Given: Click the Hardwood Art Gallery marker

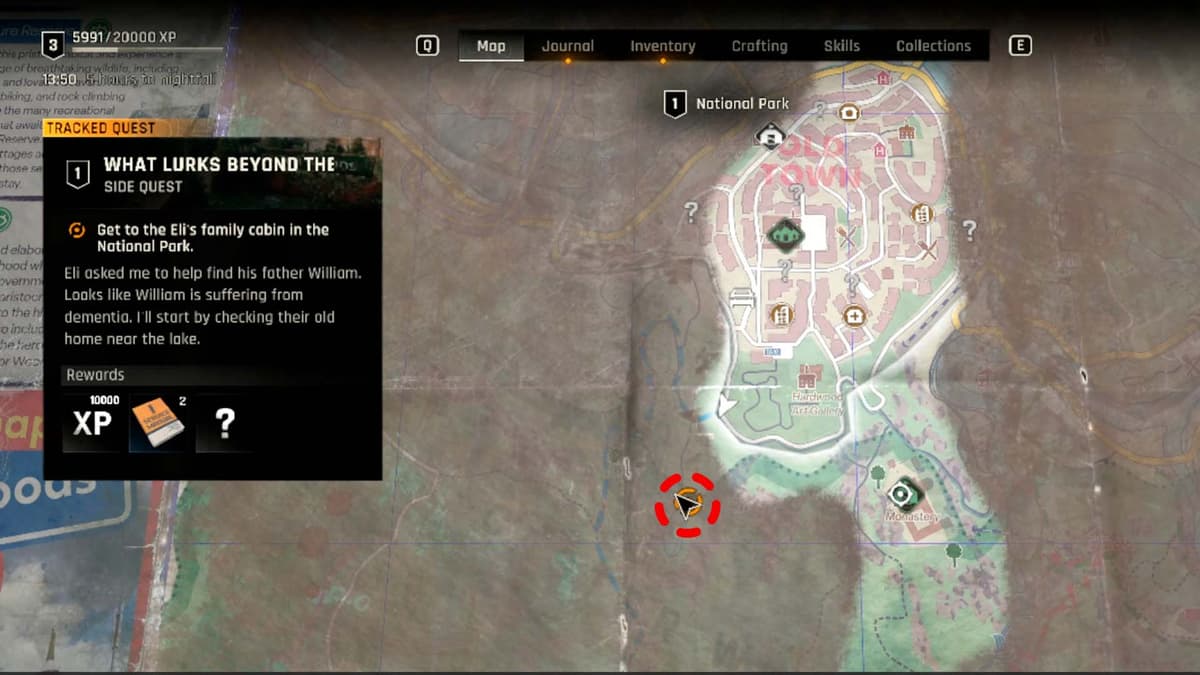Looking at the screenshot, I should coord(808,376).
